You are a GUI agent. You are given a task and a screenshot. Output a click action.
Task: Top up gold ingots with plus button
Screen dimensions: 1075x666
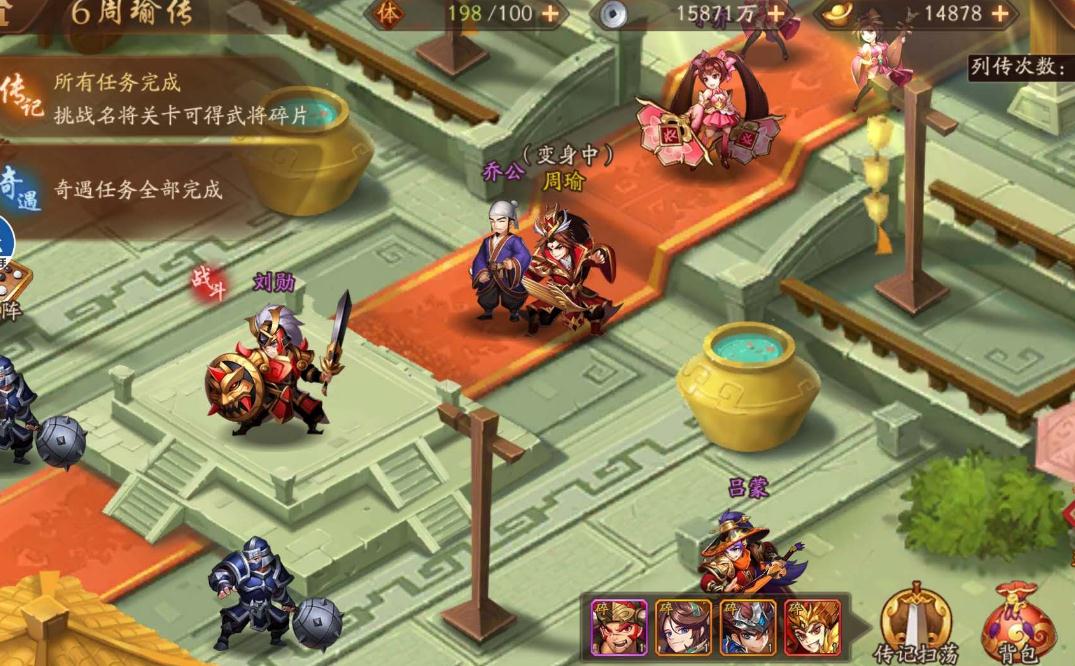[x=1000, y=14]
